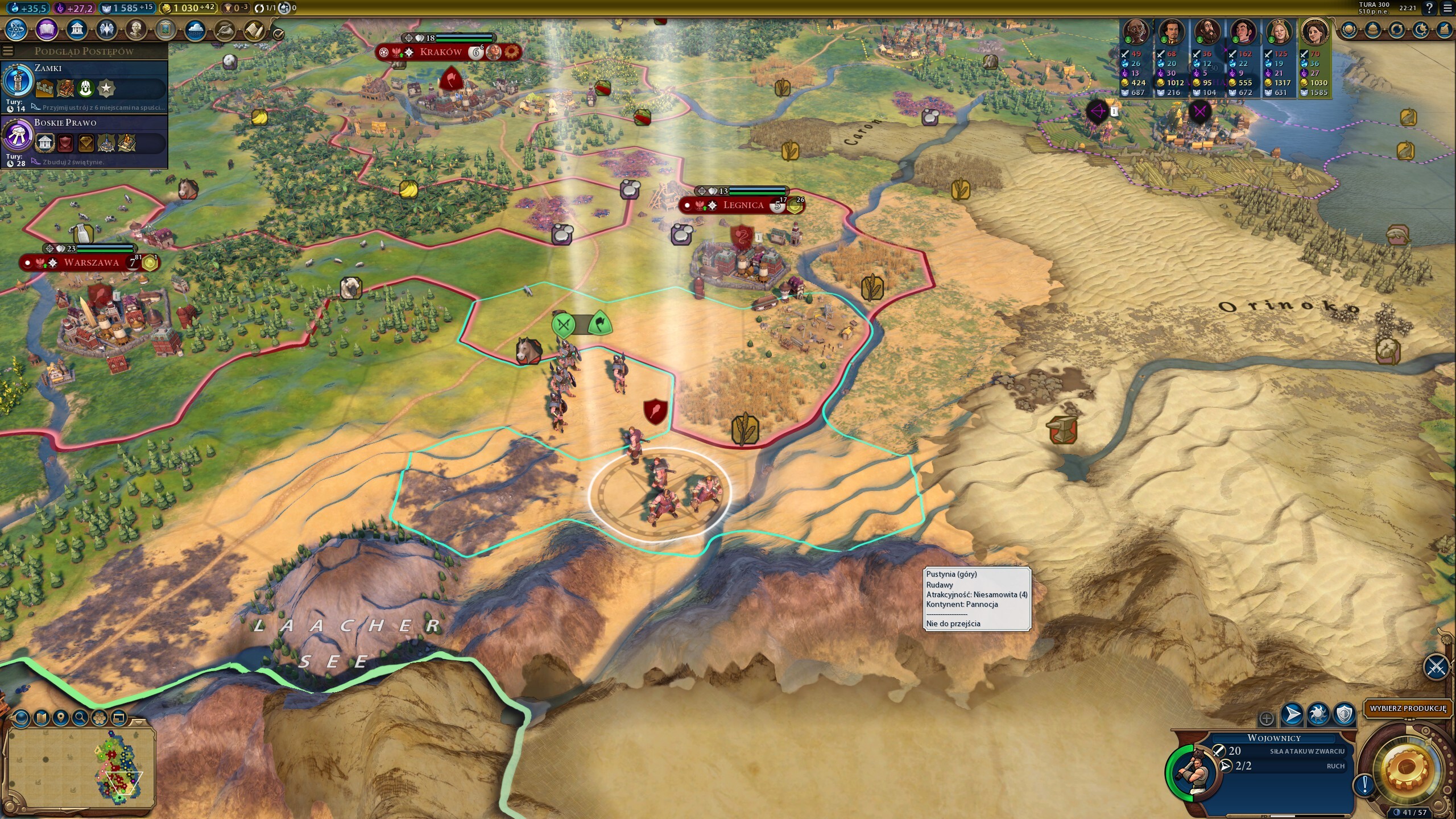1456x819 pixels.
Task: Select the Zamki research entry
Action: click(x=85, y=85)
